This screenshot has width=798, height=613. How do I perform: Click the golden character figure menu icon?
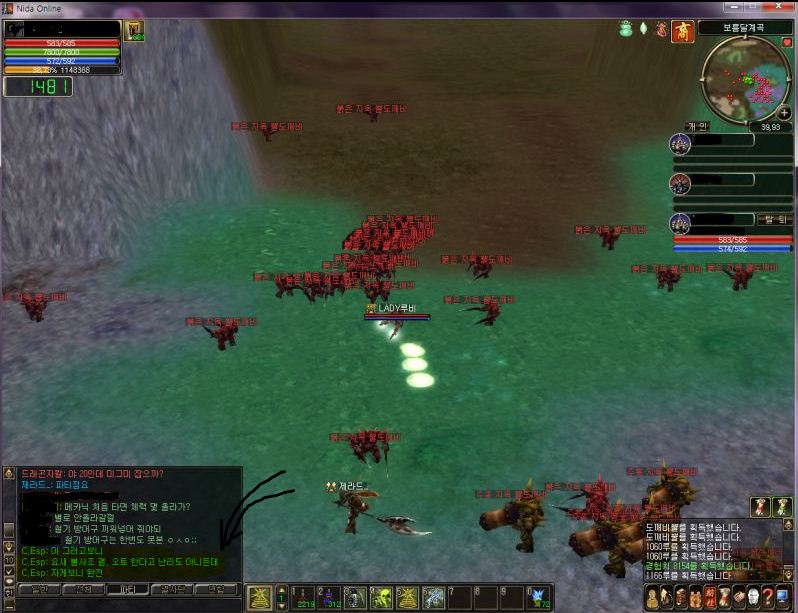[654, 598]
